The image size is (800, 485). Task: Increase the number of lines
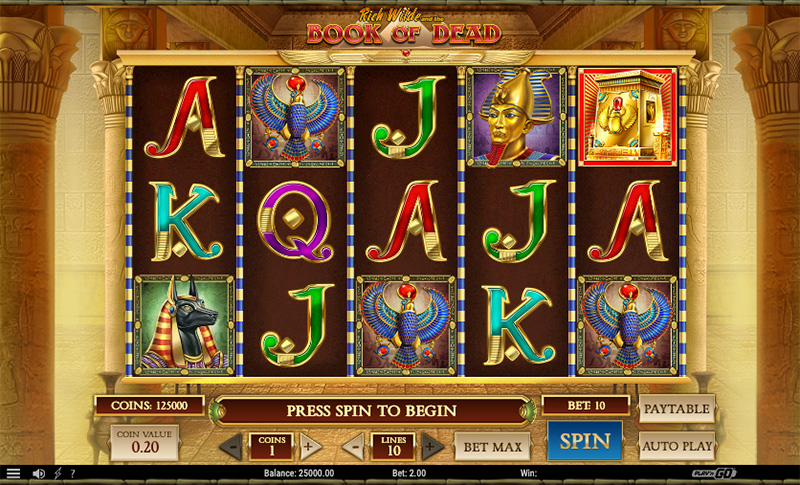(432, 445)
